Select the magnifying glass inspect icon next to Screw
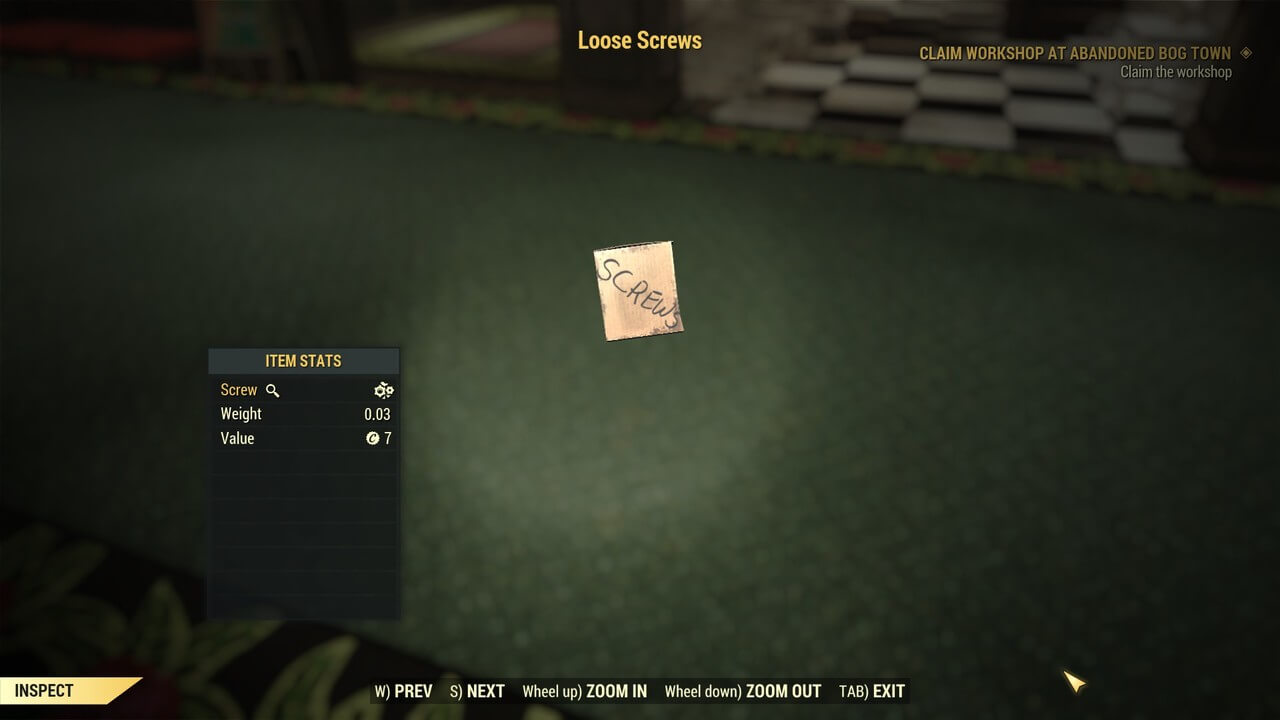Image resolution: width=1280 pixels, height=720 pixels. 270,390
